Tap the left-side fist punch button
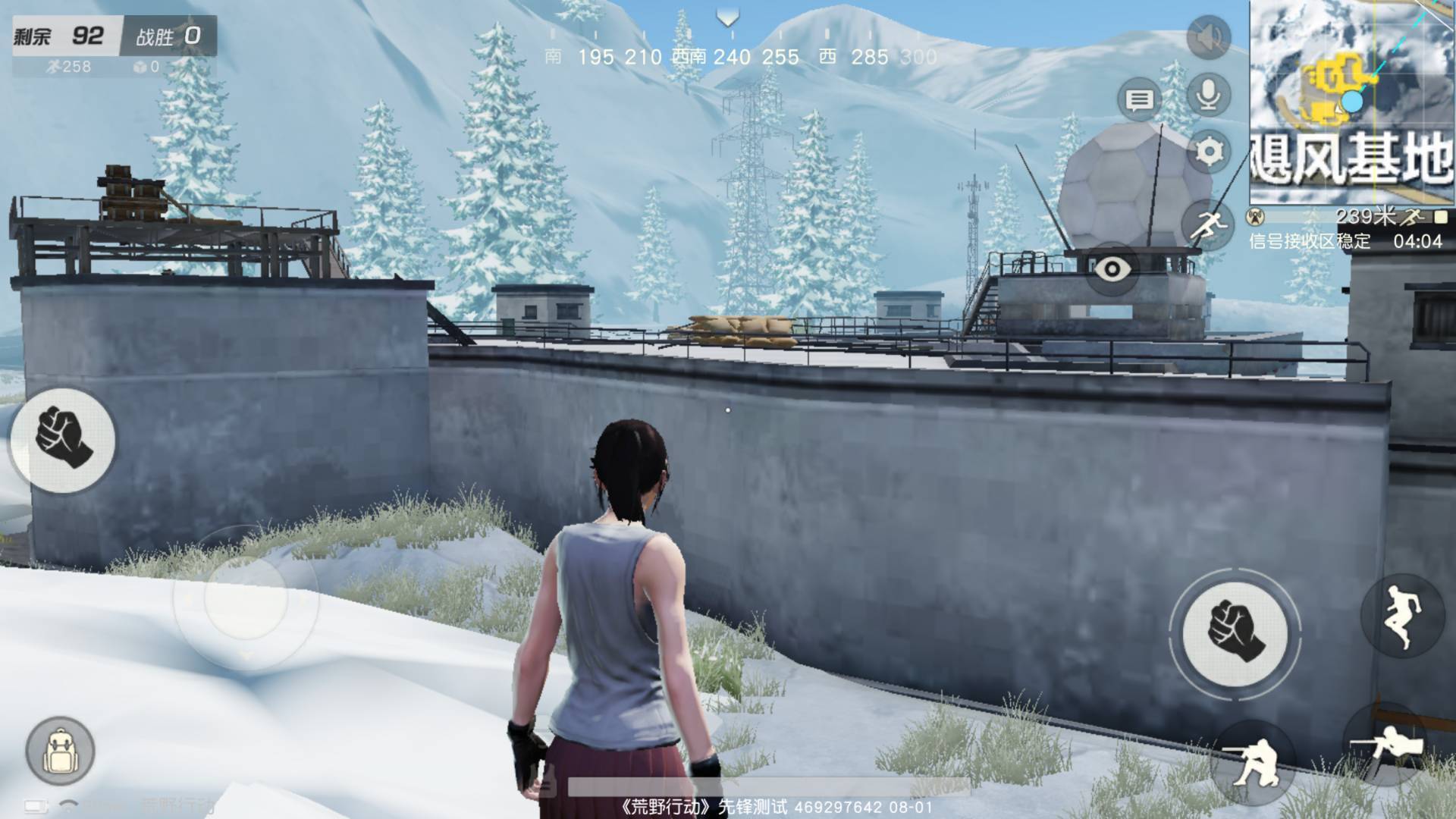Screen dimensions: 1456x819 point(64,439)
